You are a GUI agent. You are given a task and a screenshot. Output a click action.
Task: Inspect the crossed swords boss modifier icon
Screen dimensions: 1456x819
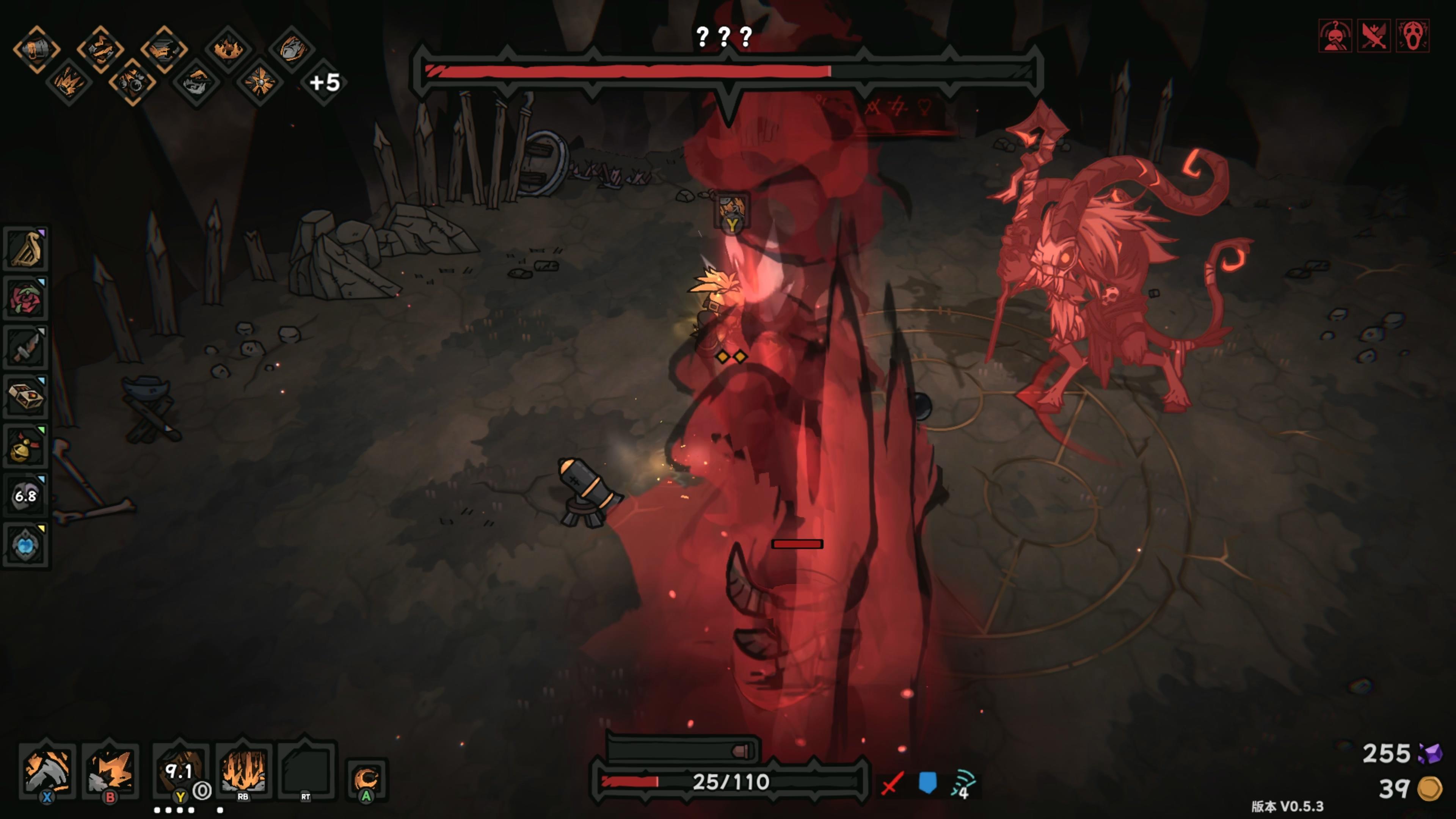point(1373,36)
